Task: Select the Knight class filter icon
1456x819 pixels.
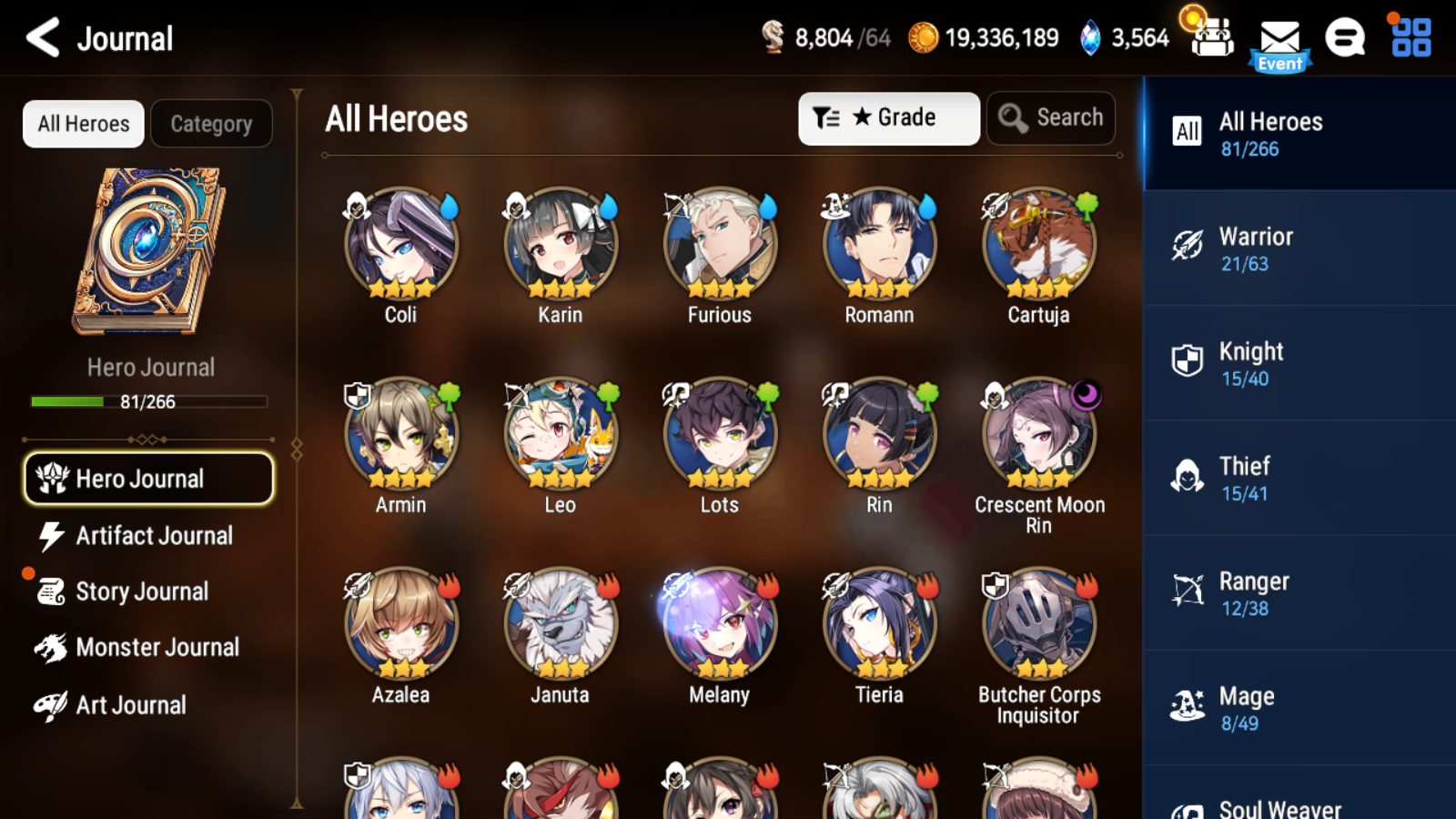Action: 1188,361
